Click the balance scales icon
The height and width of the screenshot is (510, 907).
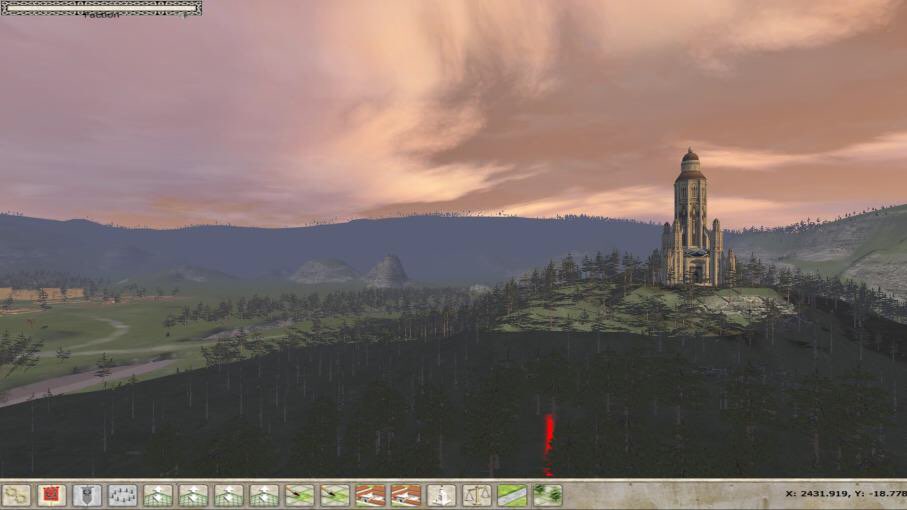[x=477, y=495]
